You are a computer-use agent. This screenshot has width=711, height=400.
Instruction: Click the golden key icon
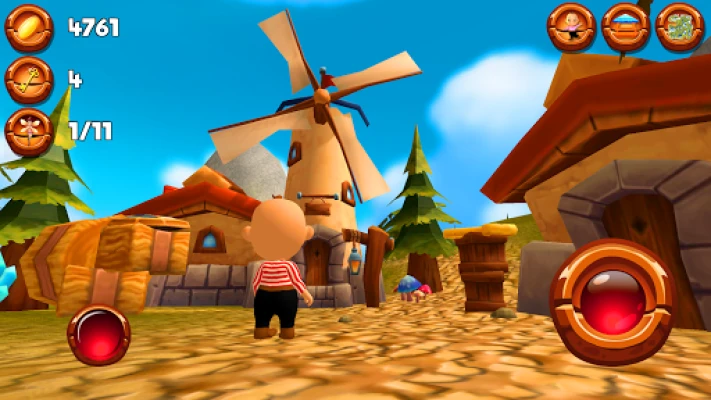29,79
